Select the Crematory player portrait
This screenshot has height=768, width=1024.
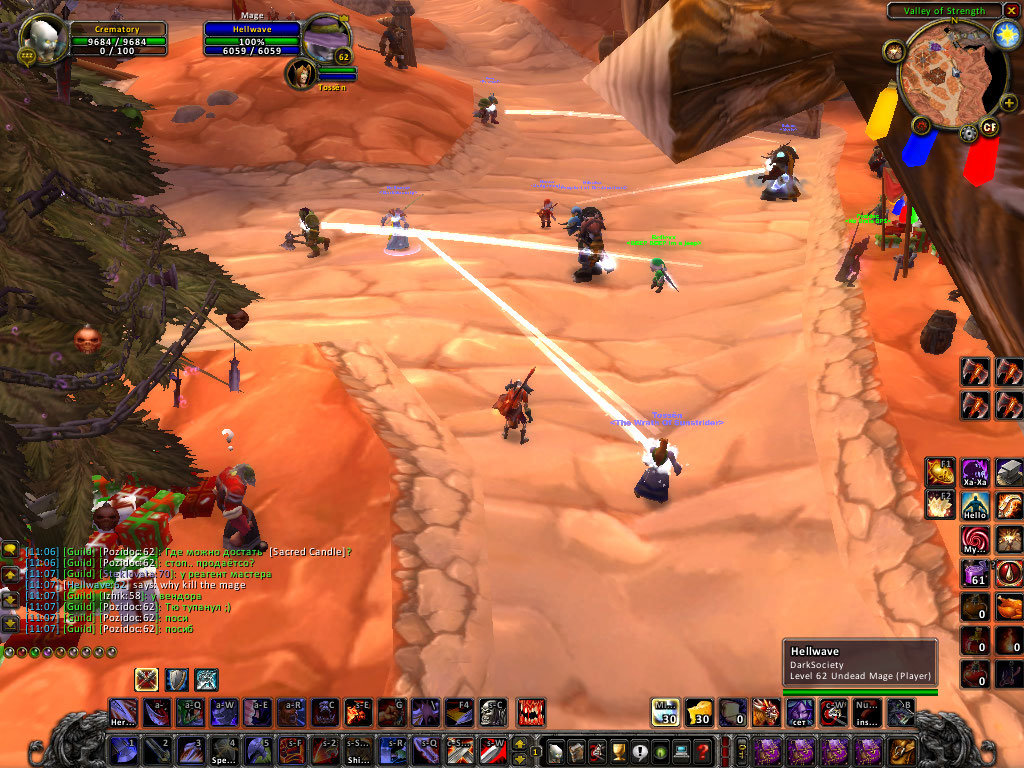(43, 38)
